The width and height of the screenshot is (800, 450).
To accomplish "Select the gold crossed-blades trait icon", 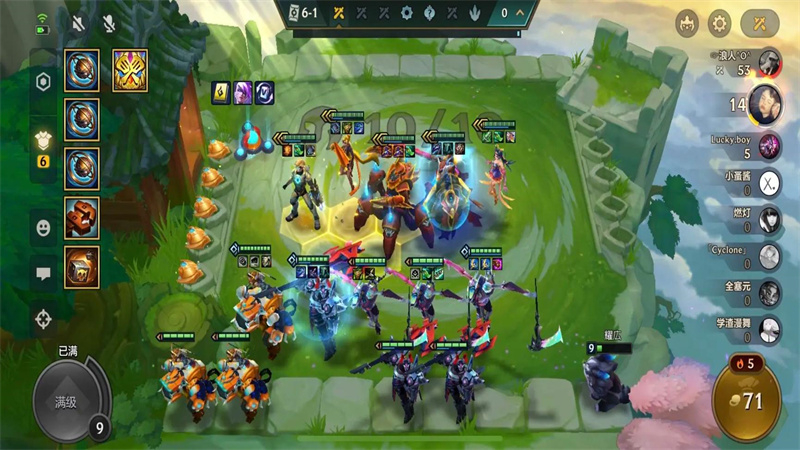I will [130, 70].
